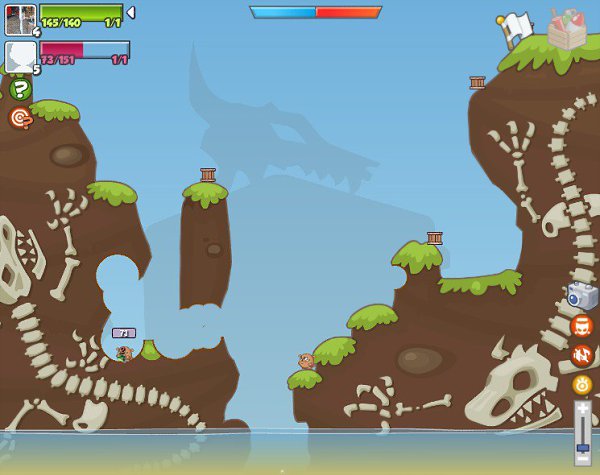Open the weapons crate inventory
The width and height of the screenshot is (600, 475).
[x=567, y=30]
